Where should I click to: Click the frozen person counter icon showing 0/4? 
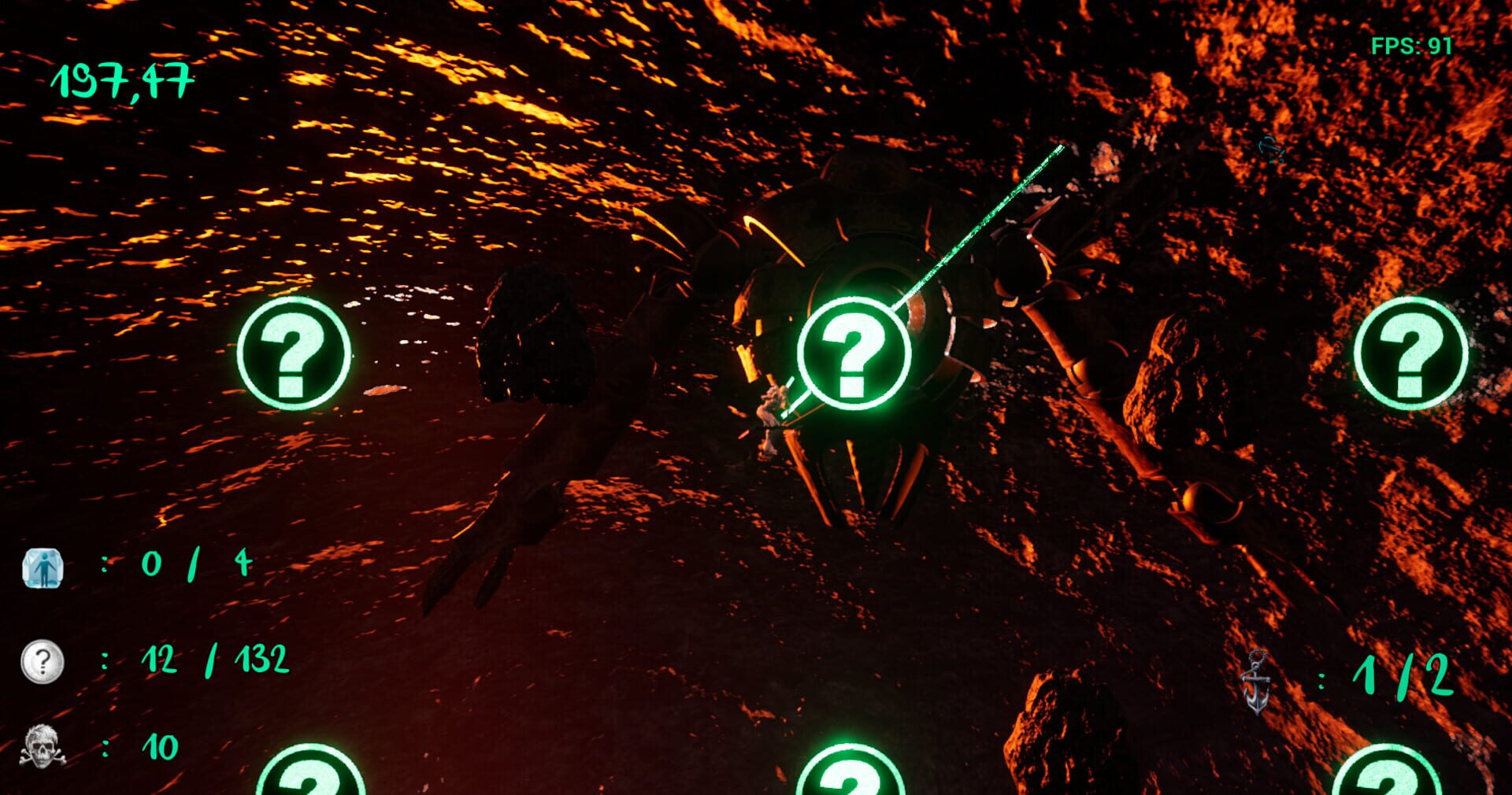43,568
